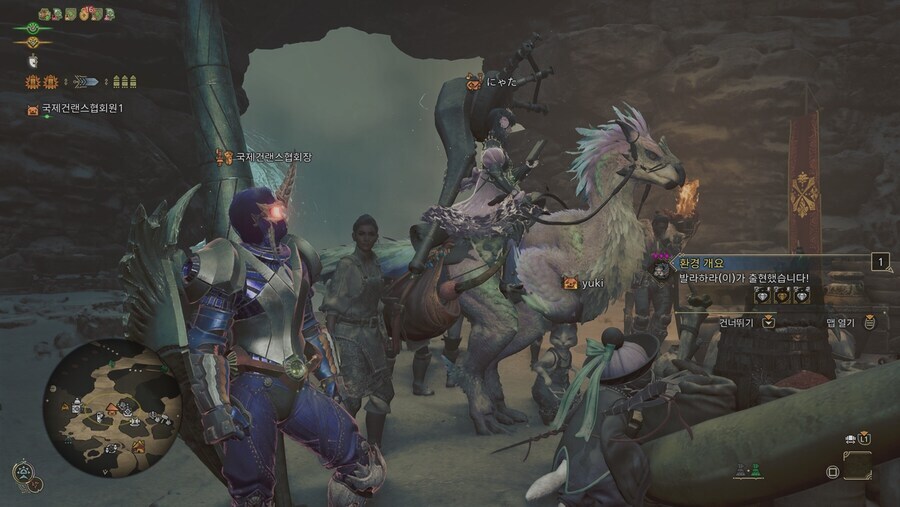The width and height of the screenshot is (900, 507).
Task: Choose the 맵 열기 open map option
Action: click(843, 322)
